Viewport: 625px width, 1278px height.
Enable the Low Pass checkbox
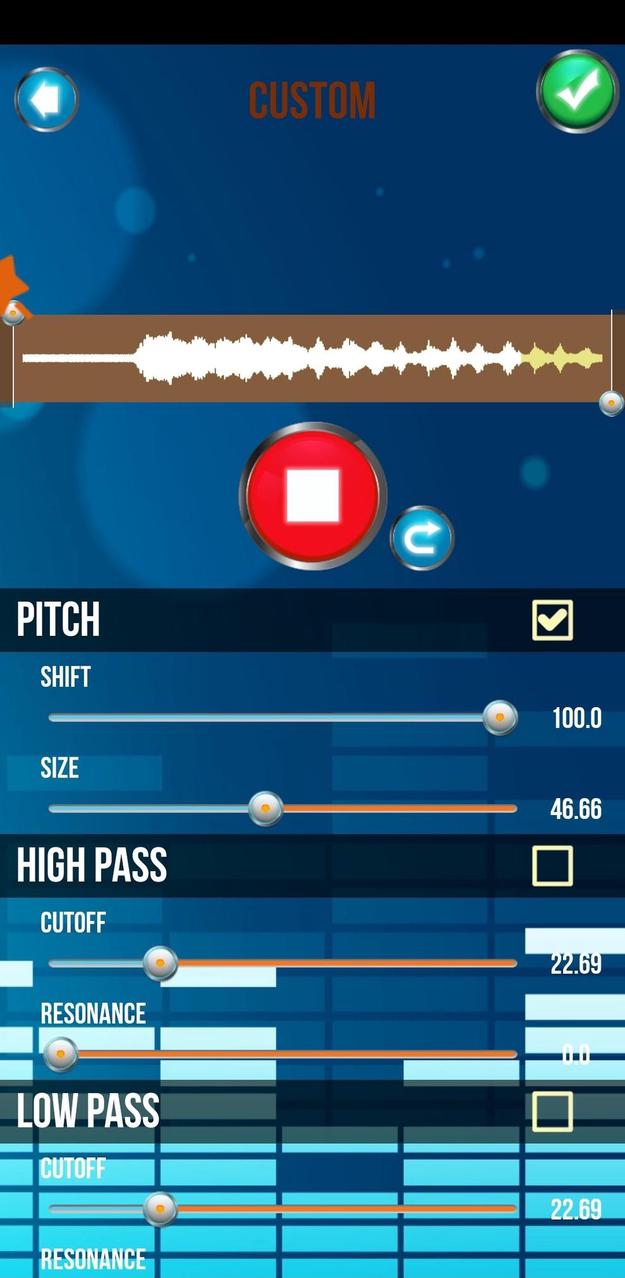552,1111
